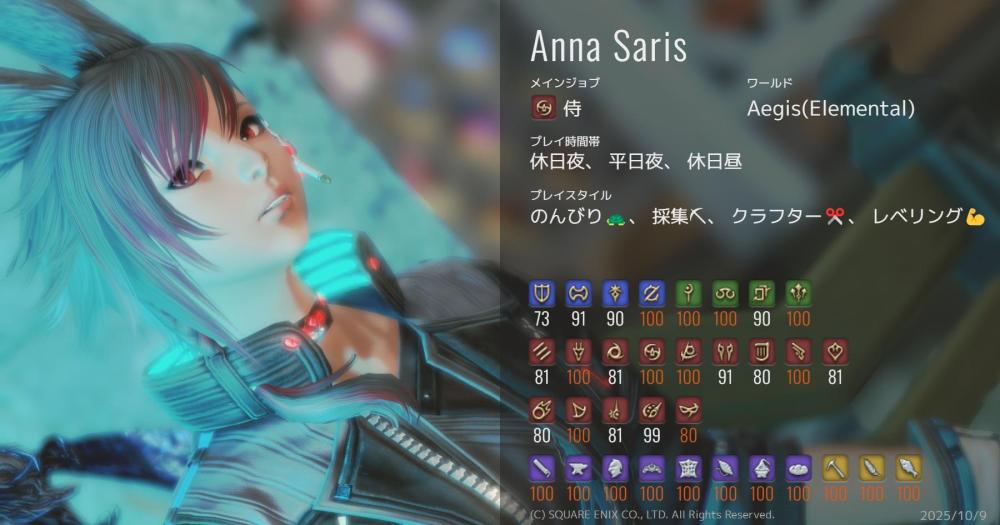
Task: Choose the Reaper job icon
Action: pos(689,352)
